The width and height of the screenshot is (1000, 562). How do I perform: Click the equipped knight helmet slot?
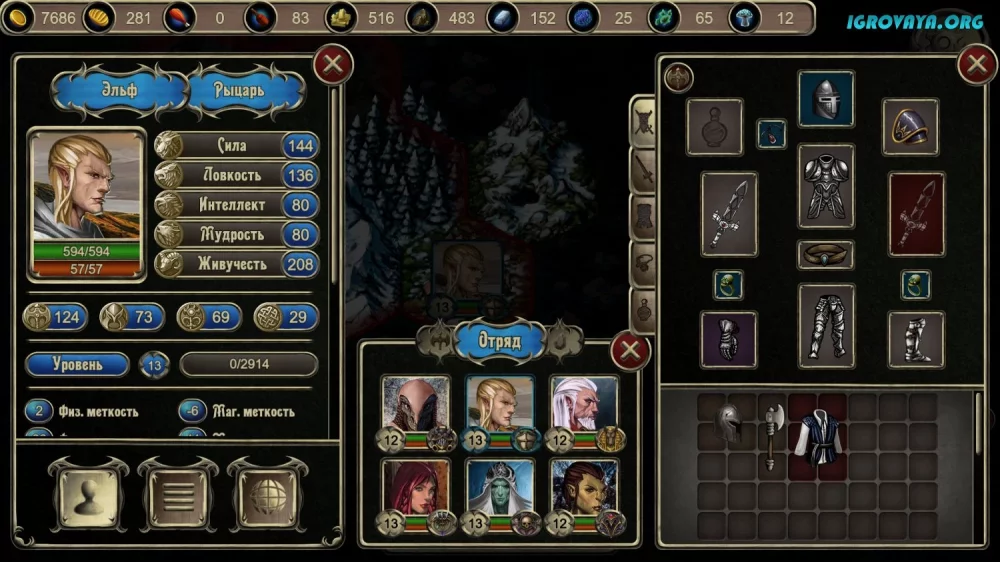point(826,99)
